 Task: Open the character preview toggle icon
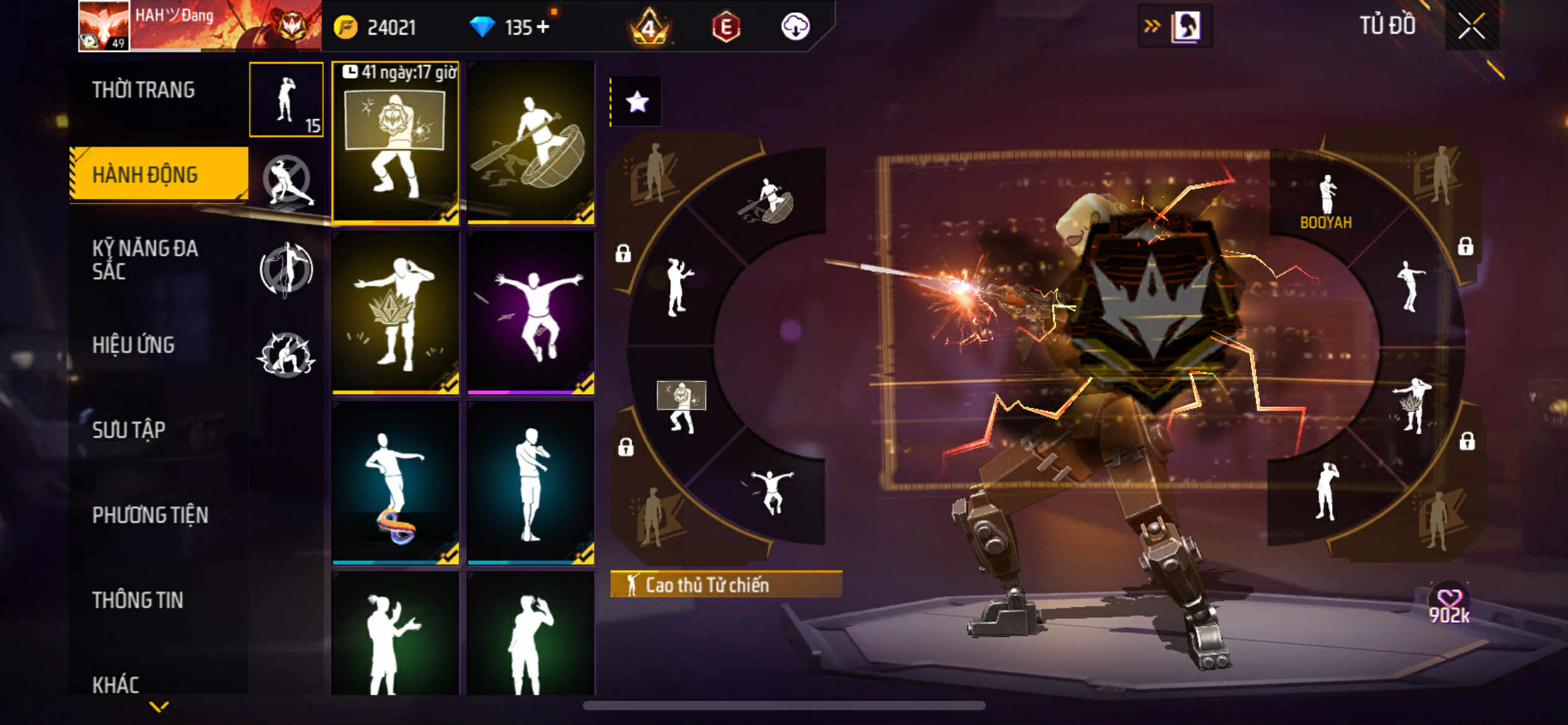1185,27
